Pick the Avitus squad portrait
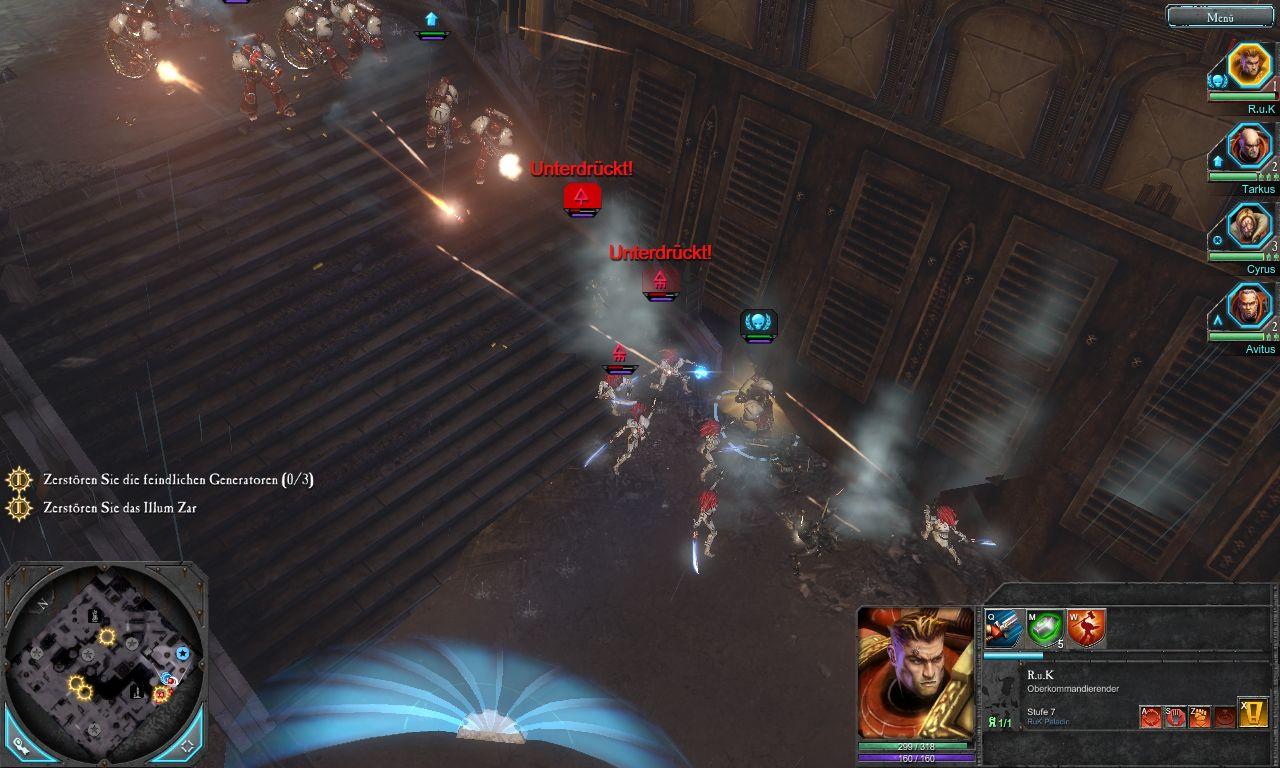 (x=1248, y=307)
